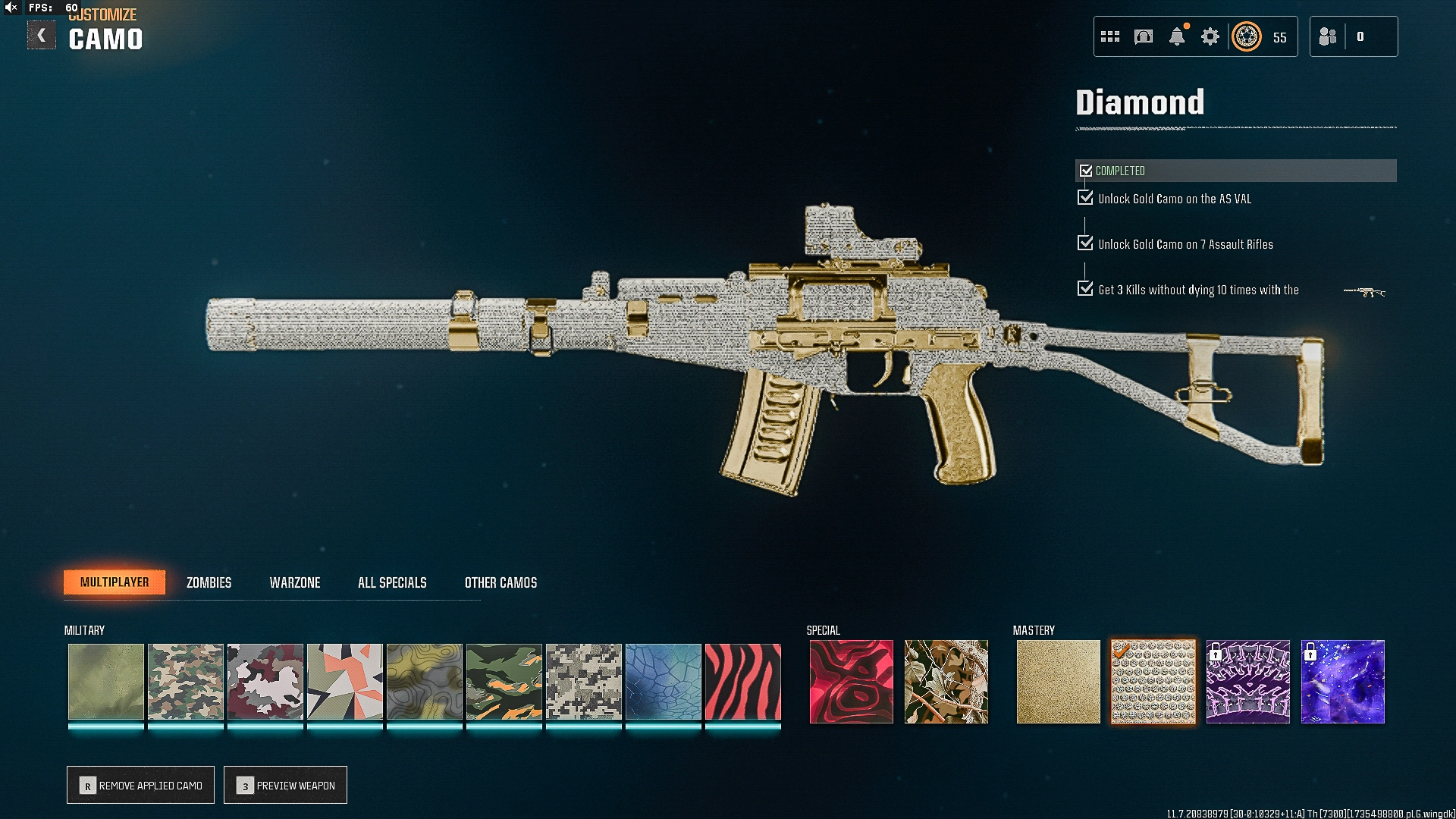Select the Multiplayer camo tab
Screen dimensions: 1456x819
(x=115, y=582)
